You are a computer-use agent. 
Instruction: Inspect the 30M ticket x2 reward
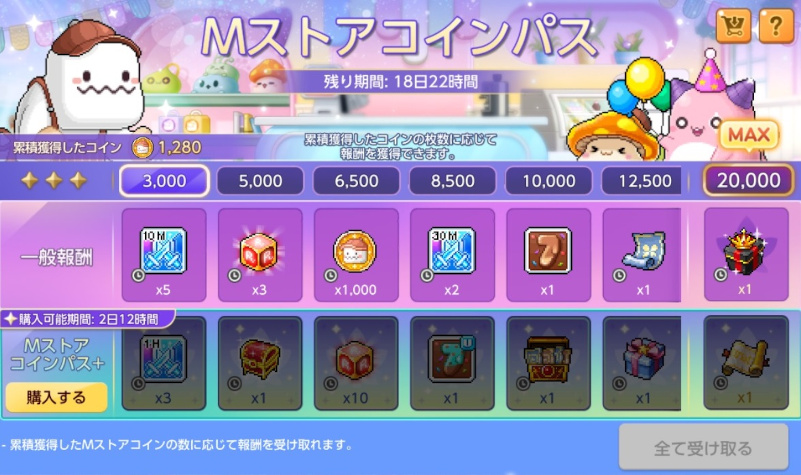click(452, 254)
